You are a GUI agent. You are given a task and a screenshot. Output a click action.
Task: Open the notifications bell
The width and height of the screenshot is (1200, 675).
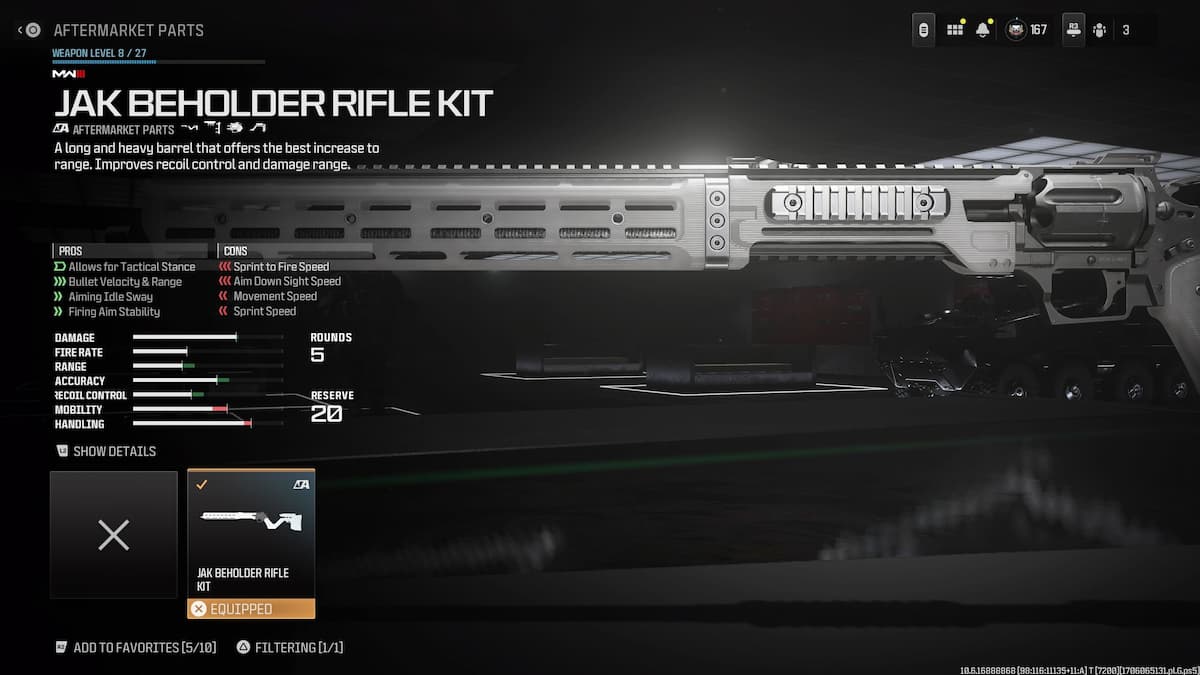click(982, 30)
